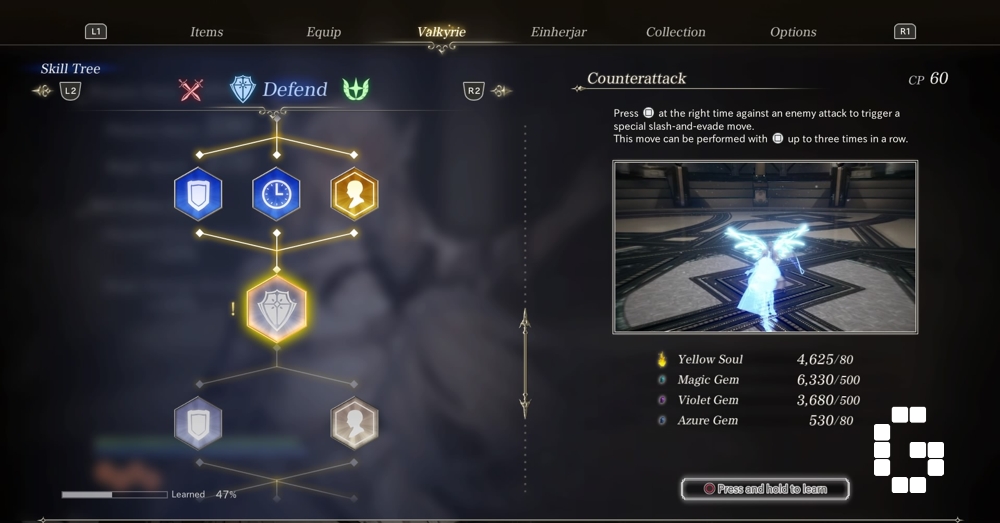This screenshot has height=523, width=1000.
Task: Switch to the red crossed-swords attack tree
Action: click(x=191, y=90)
